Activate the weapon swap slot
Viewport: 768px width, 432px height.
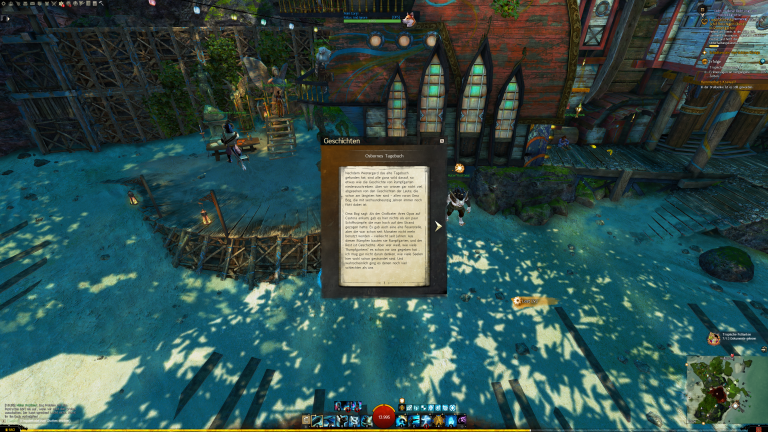coord(307,420)
